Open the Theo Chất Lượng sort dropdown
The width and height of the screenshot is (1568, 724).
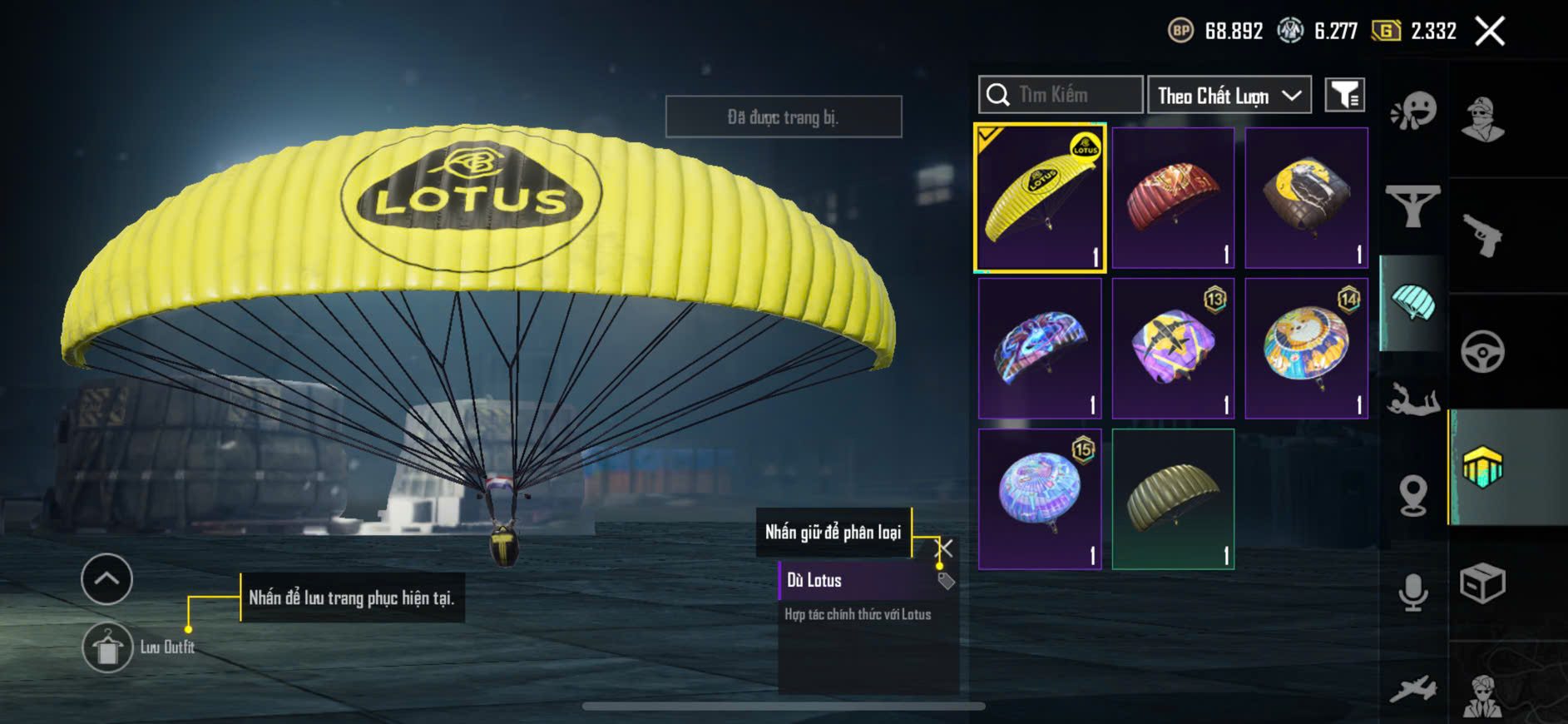point(1229,96)
